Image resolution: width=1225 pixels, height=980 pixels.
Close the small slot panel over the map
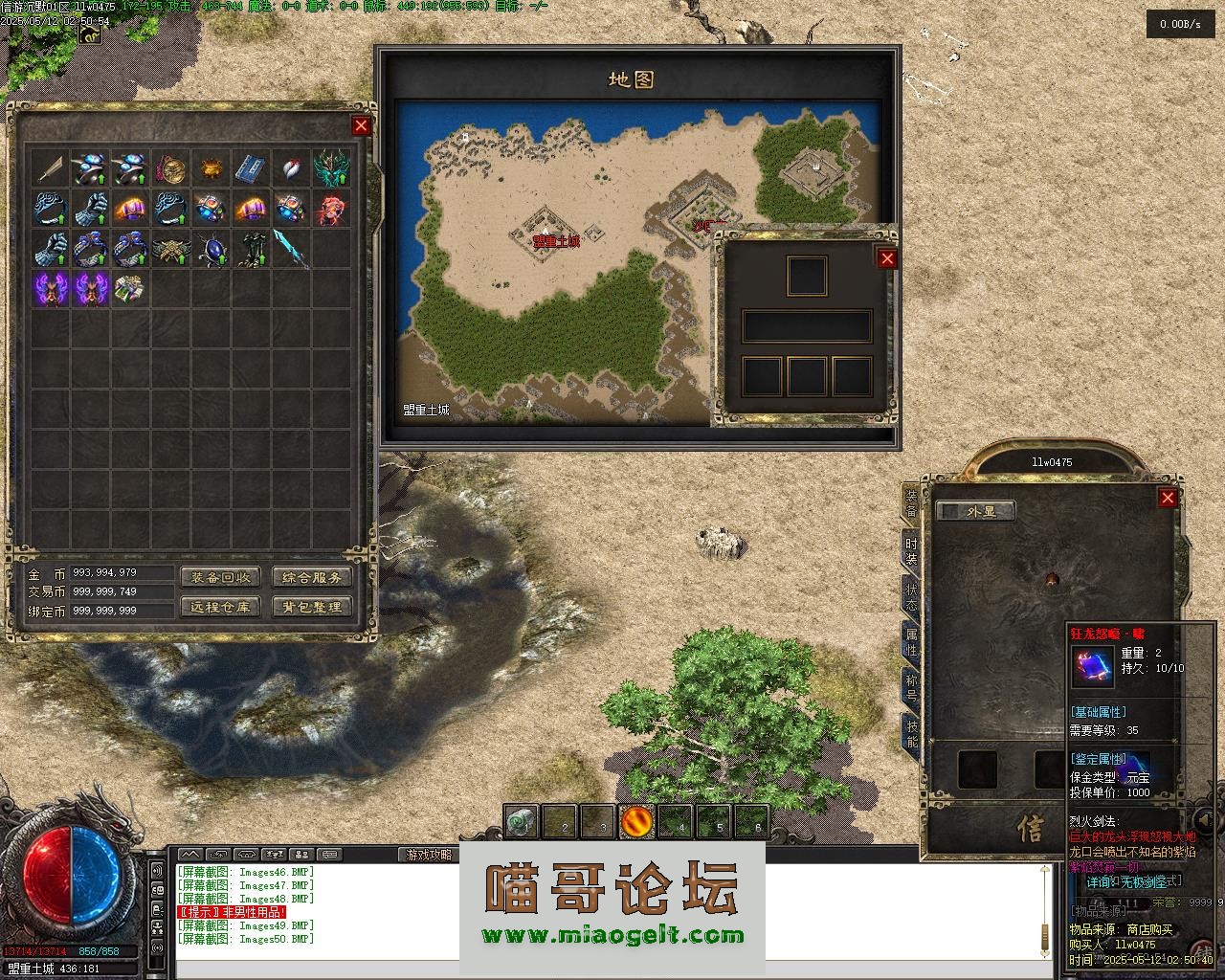pyautogui.click(x=887, y=258)
